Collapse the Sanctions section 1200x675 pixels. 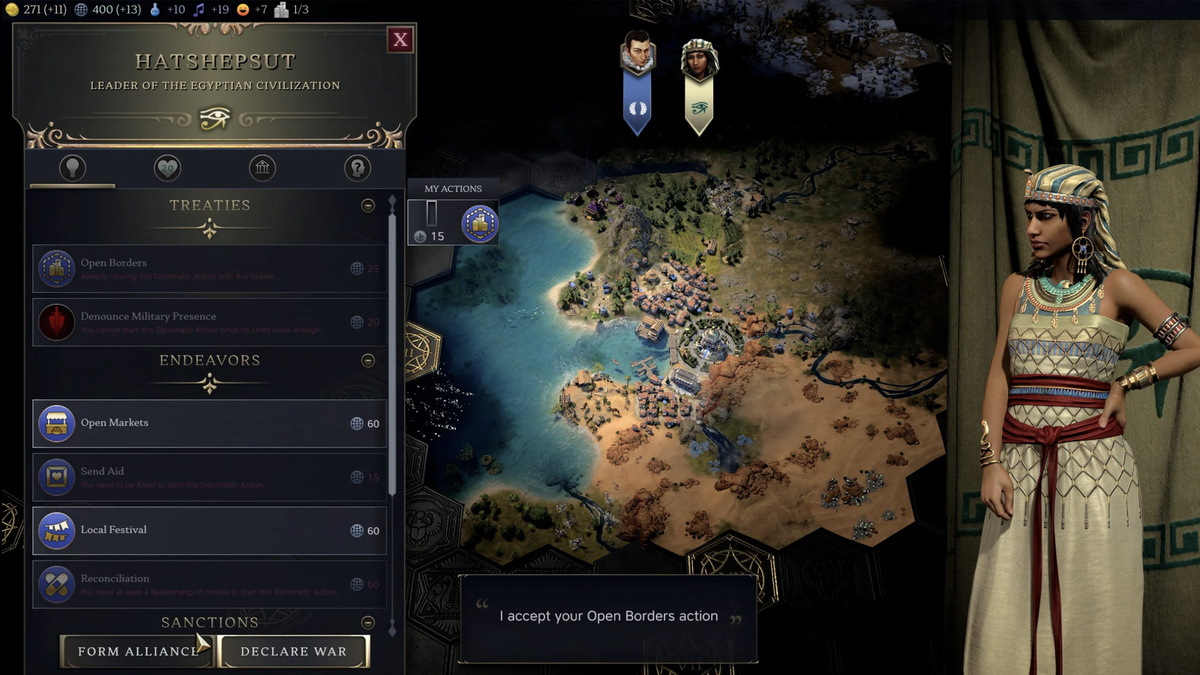pos(368,623)
